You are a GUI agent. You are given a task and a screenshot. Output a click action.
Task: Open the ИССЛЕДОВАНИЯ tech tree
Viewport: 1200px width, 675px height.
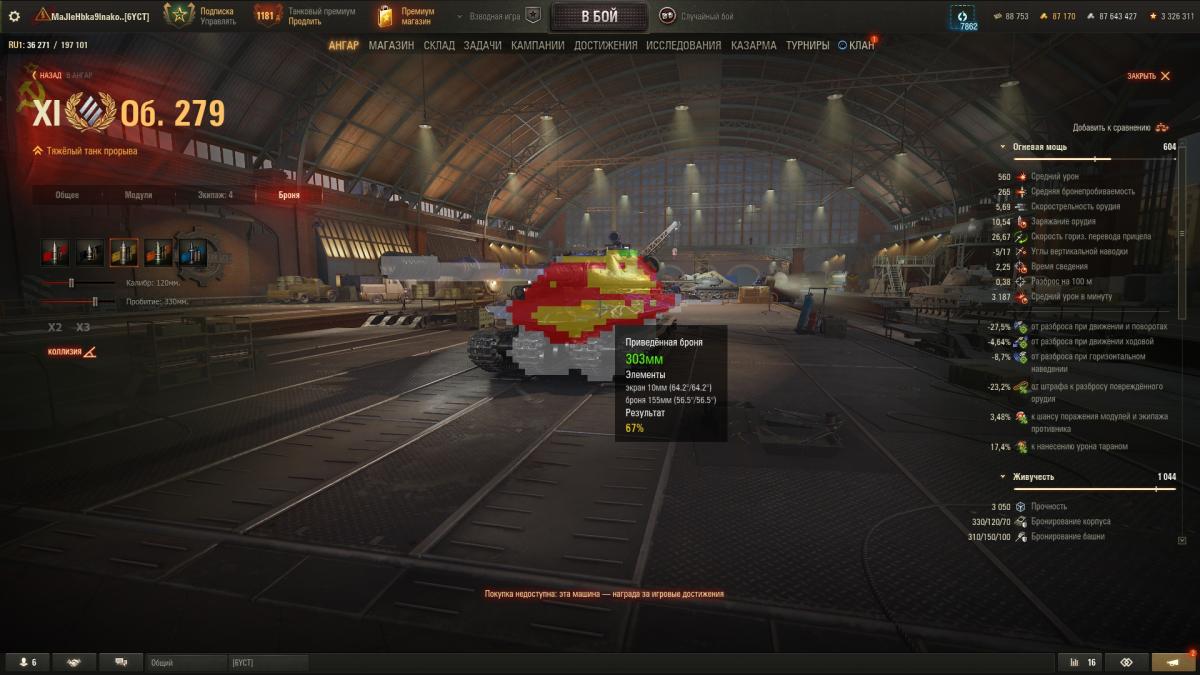[683, 45]
